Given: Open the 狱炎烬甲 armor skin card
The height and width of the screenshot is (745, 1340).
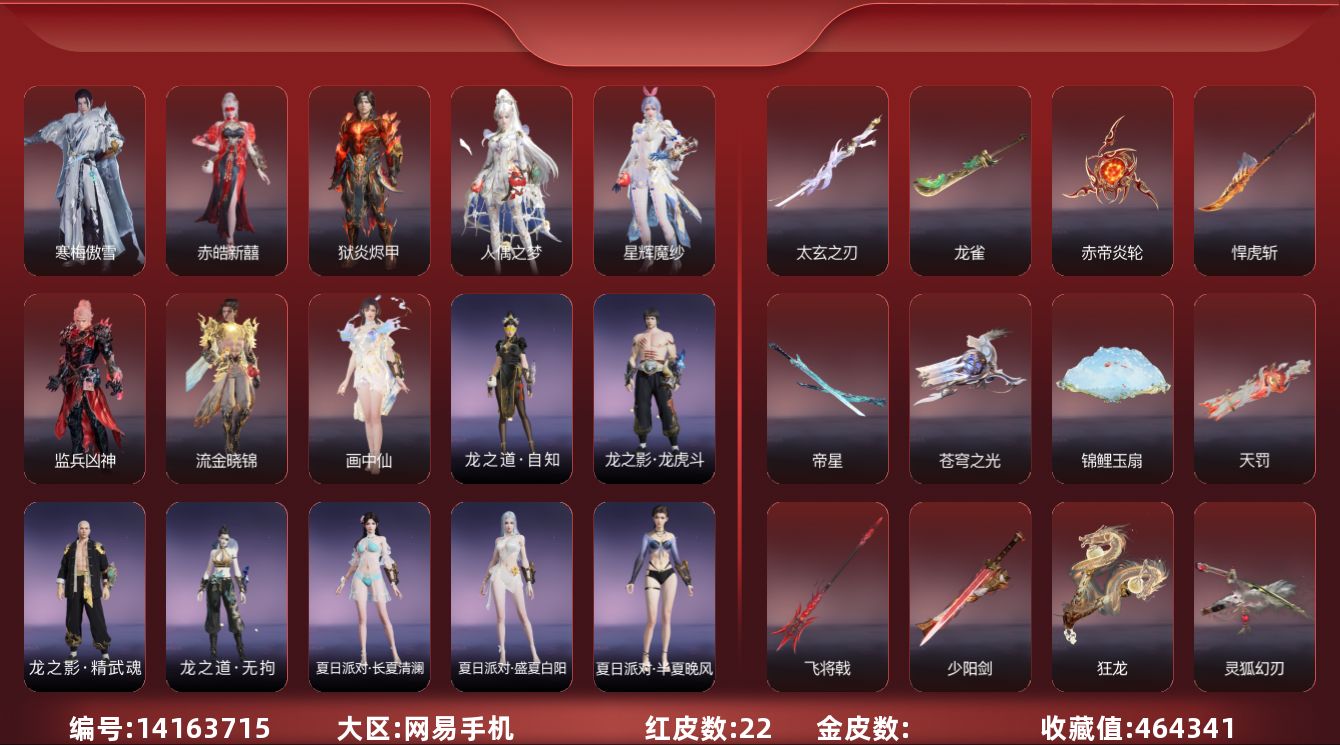Looking at the screenshot, I should 369,181.
